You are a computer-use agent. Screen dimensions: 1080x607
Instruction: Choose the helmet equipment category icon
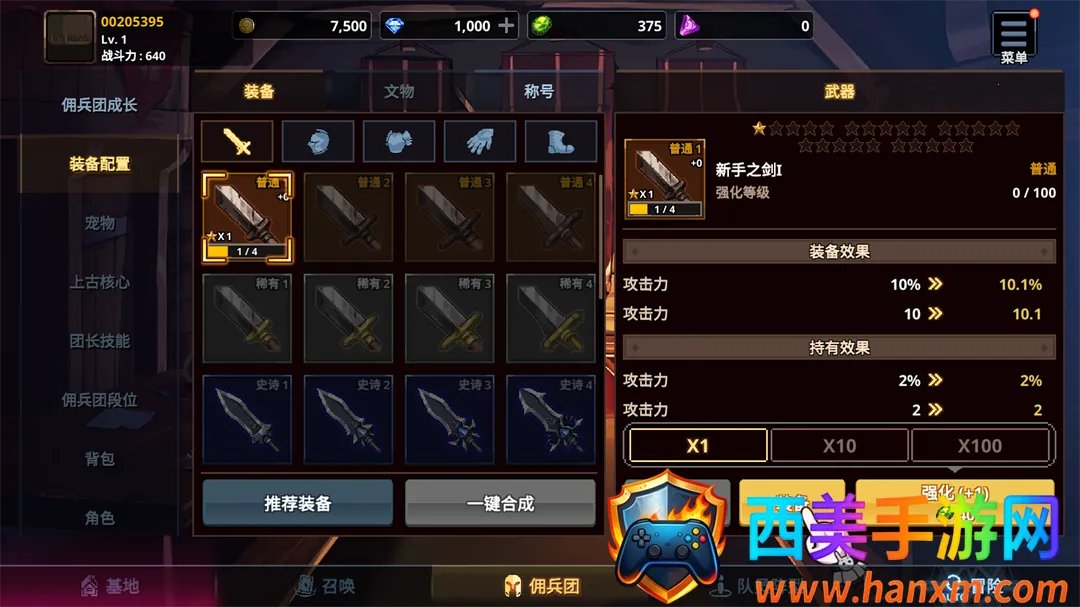click(x=318, y=142)
